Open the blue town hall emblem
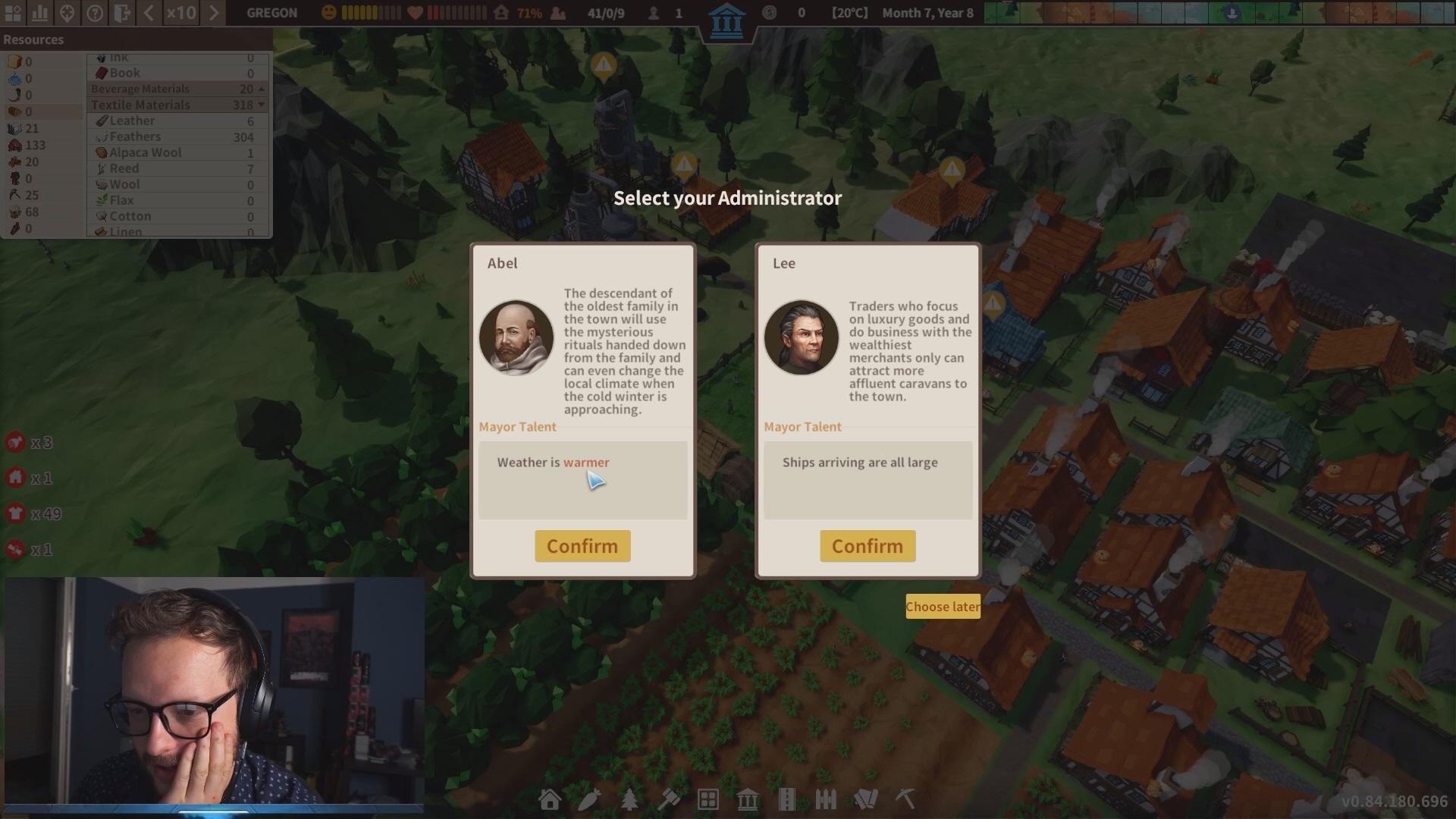The width and height of the screenshot is (1456, 819). (x=726, y=20)
